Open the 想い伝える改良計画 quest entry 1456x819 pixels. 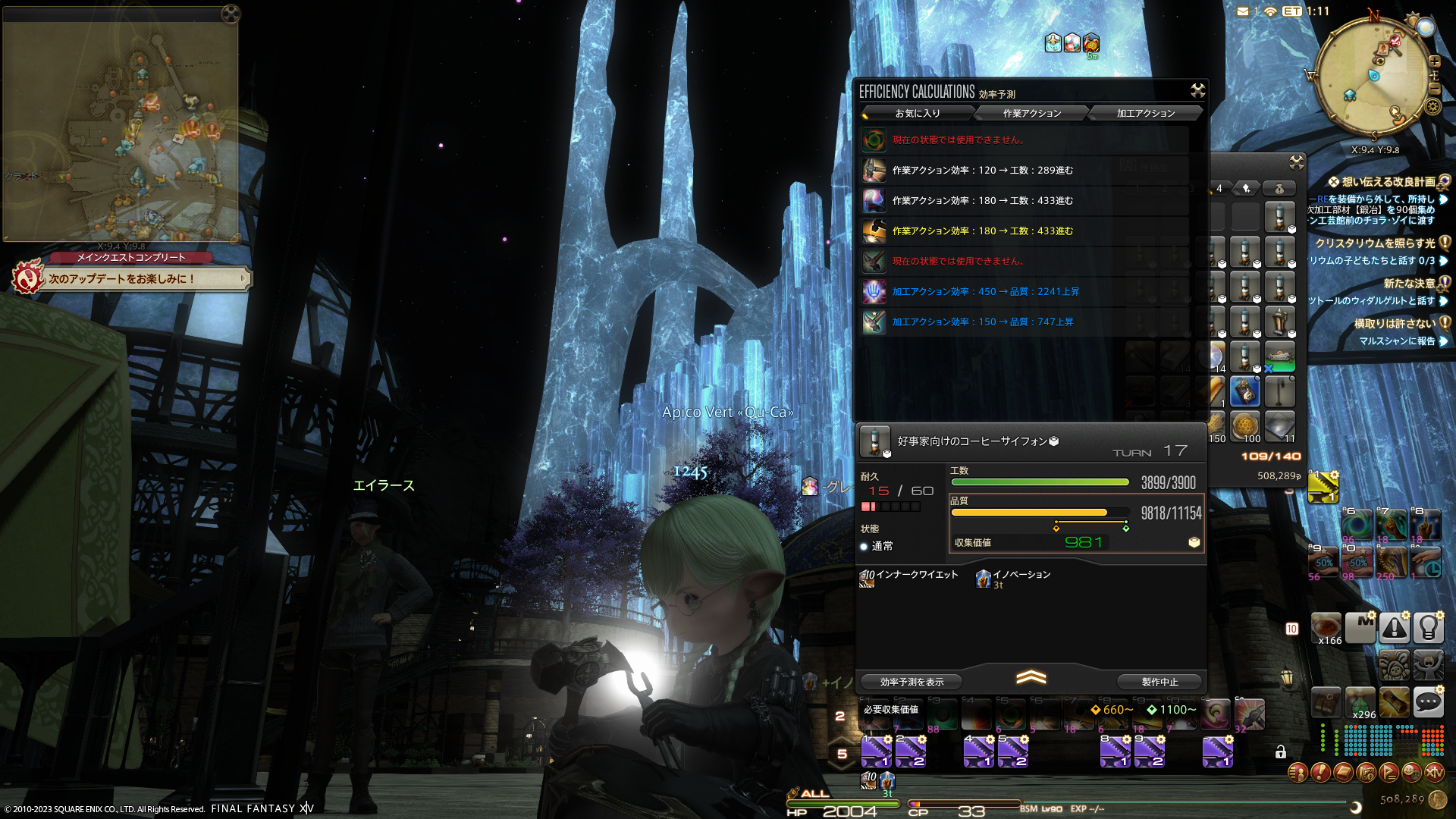tap(1388, 182)
